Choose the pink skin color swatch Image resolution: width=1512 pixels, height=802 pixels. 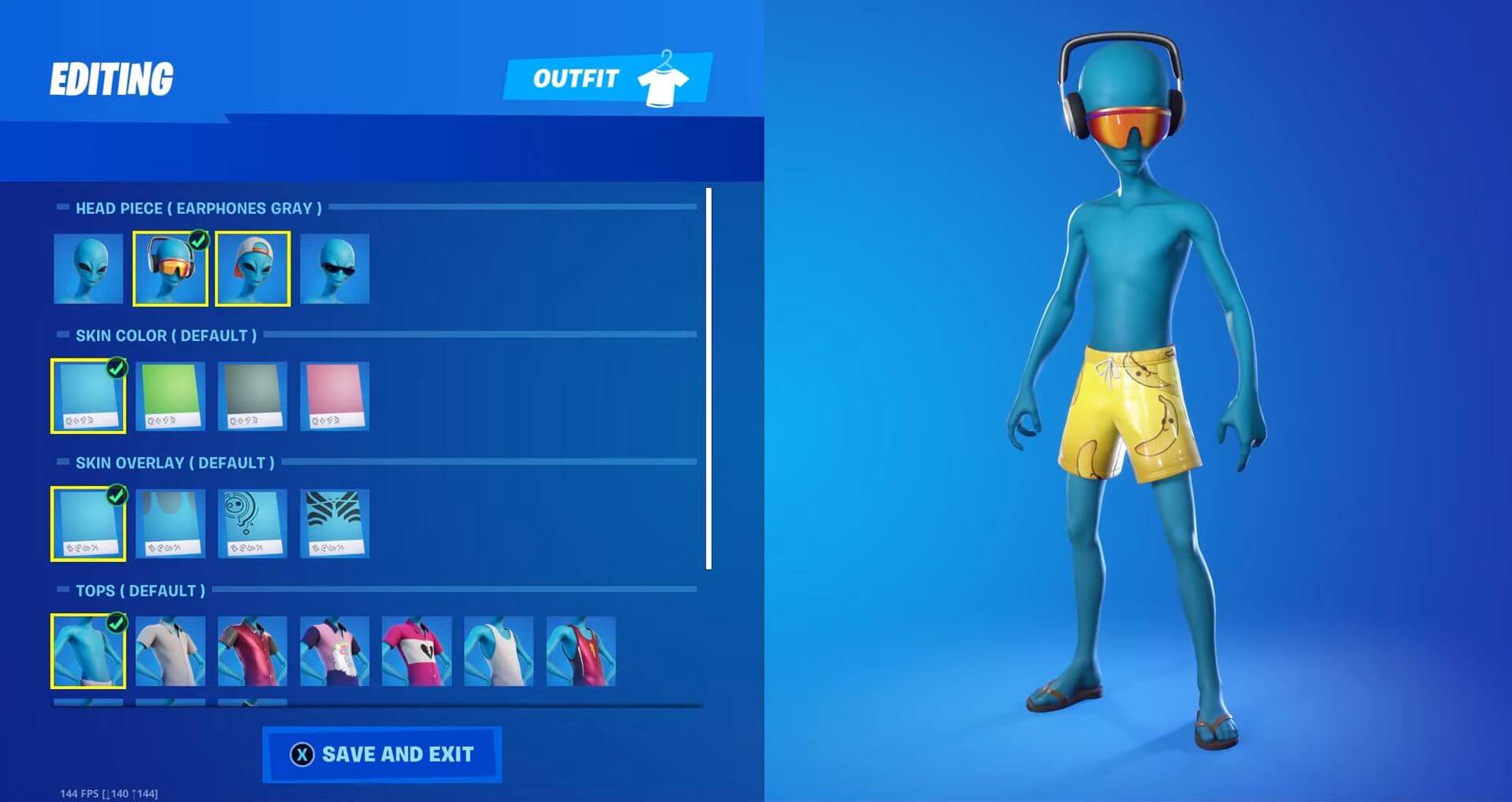334,395
